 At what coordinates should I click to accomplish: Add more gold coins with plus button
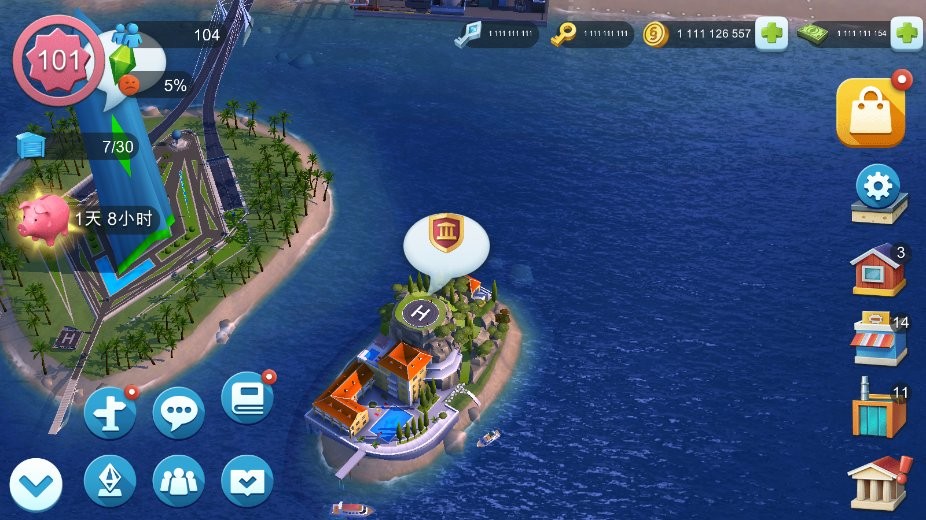pyautogui.click(x=771, y=35)
